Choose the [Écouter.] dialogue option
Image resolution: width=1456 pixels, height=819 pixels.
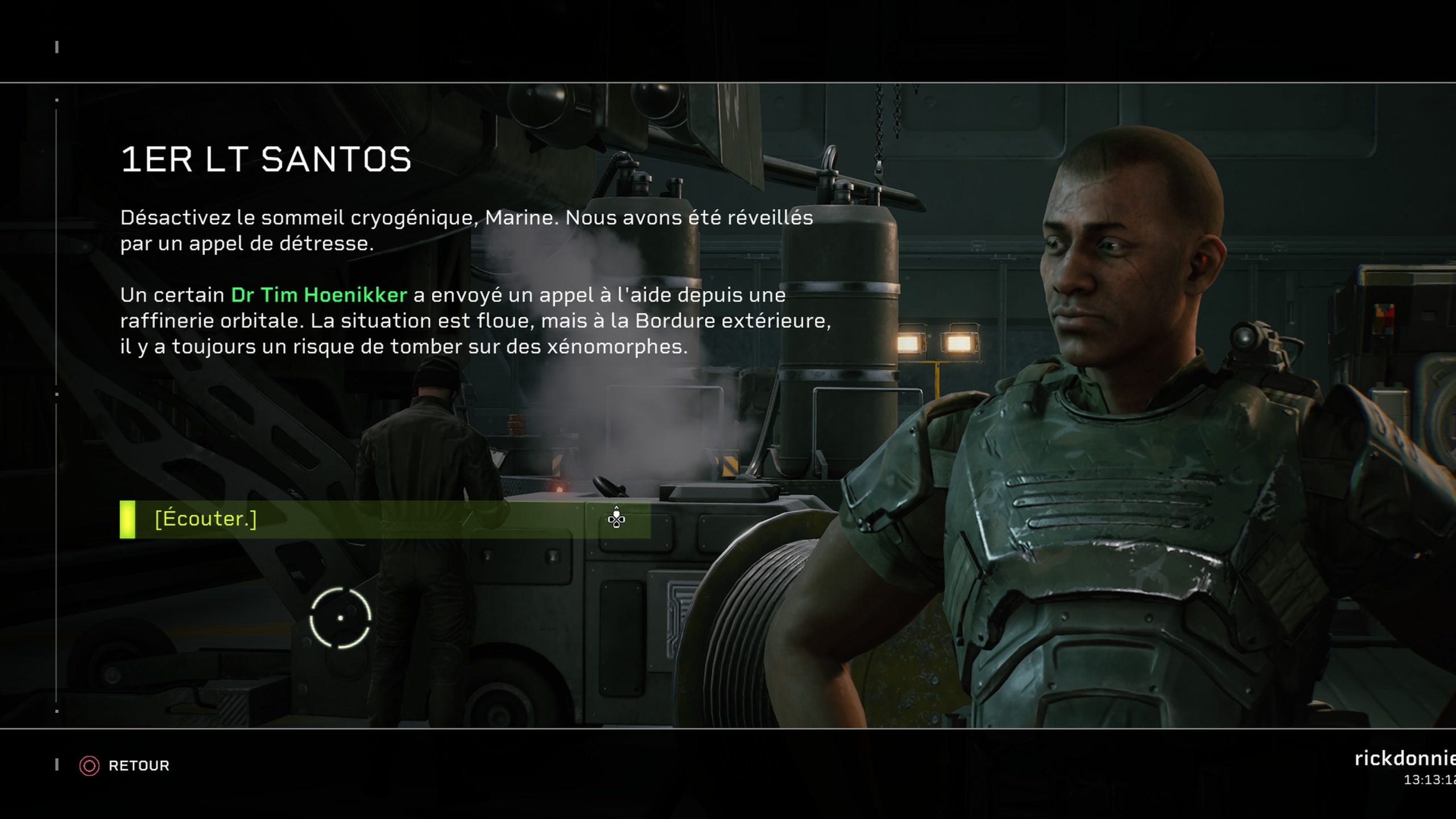(x=384, y=519)
